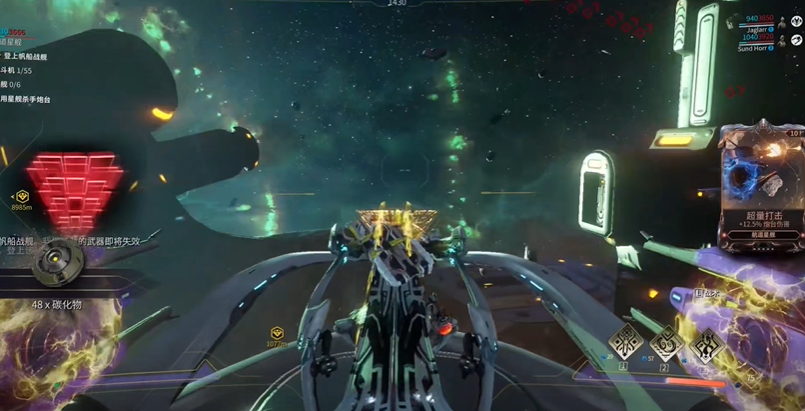The height and width of the screenshot is (411, 805).
Task: Activate the first diamond ability icon
Action: (626, 343)
